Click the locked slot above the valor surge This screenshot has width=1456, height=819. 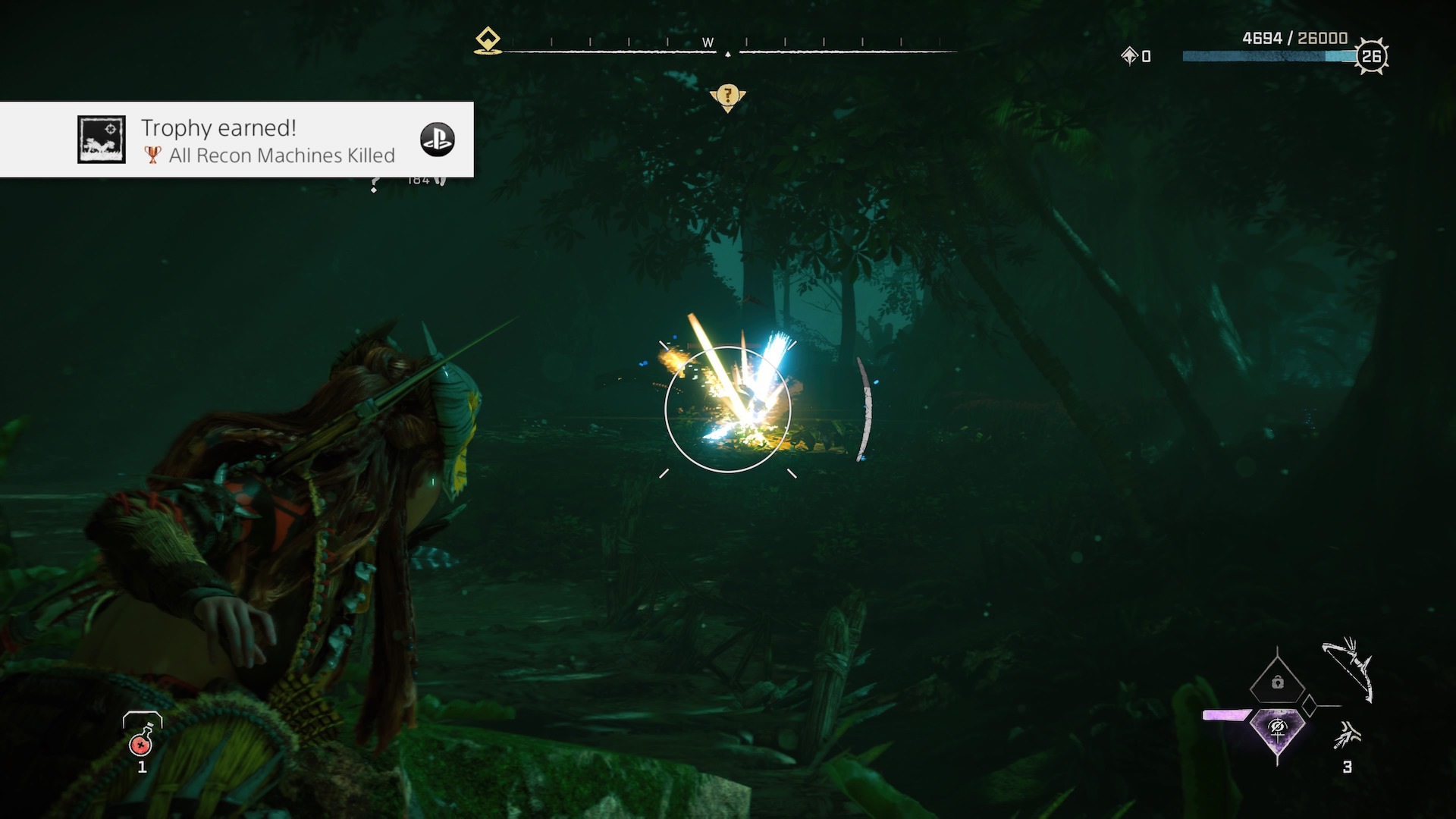pos(1278,682)
